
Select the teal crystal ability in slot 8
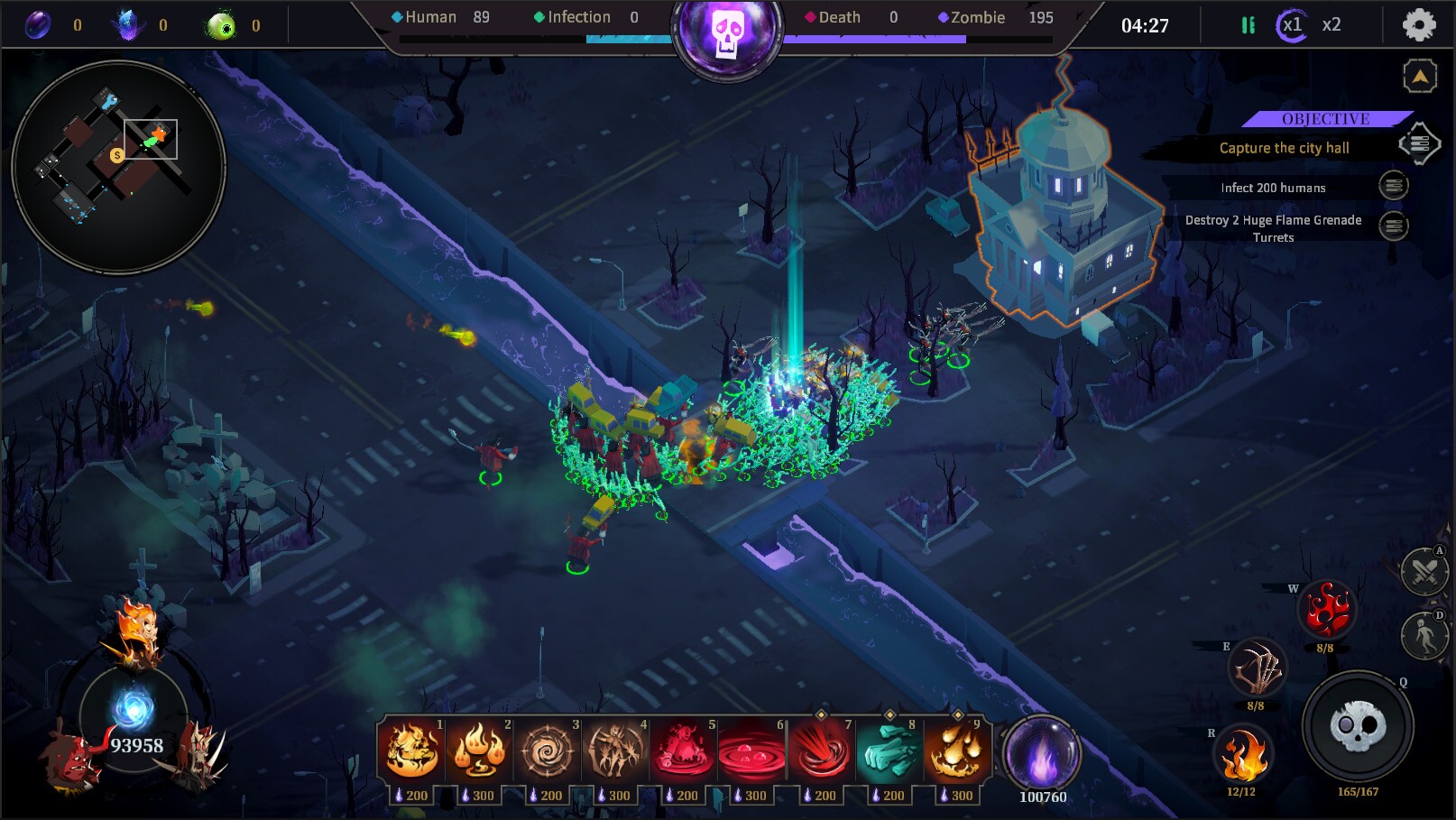890,751
